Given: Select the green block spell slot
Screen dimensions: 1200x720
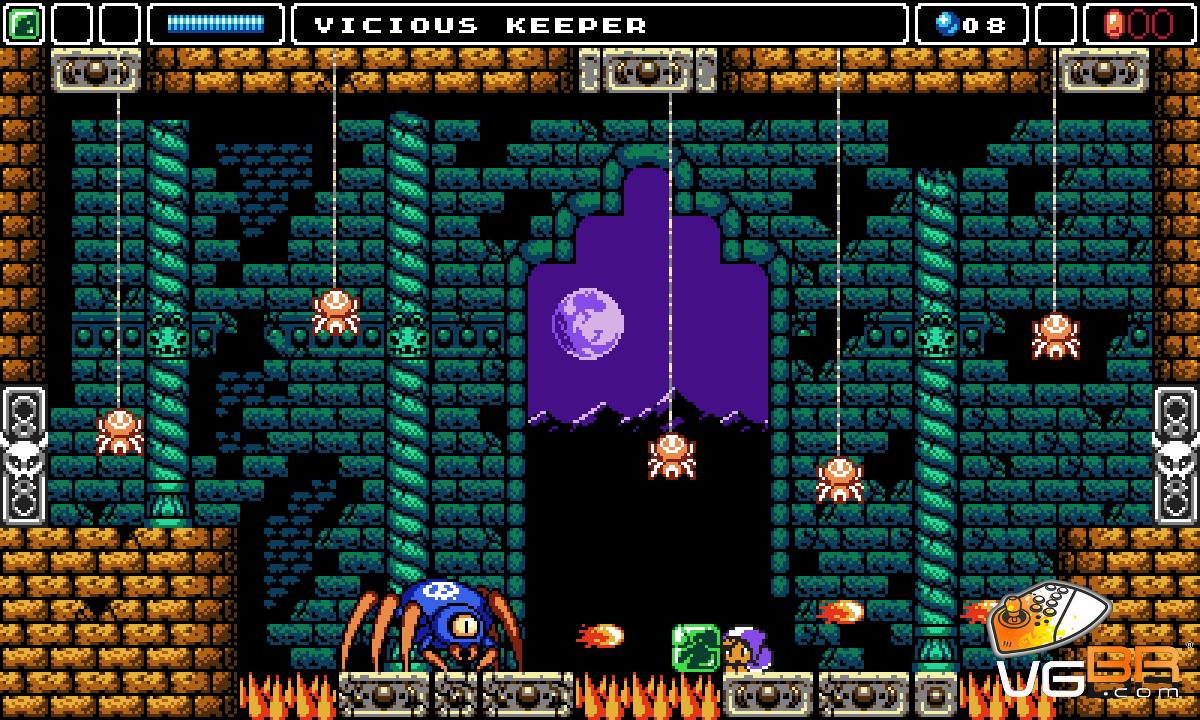Looking at the screenshot, I should [x=23, y=24].
